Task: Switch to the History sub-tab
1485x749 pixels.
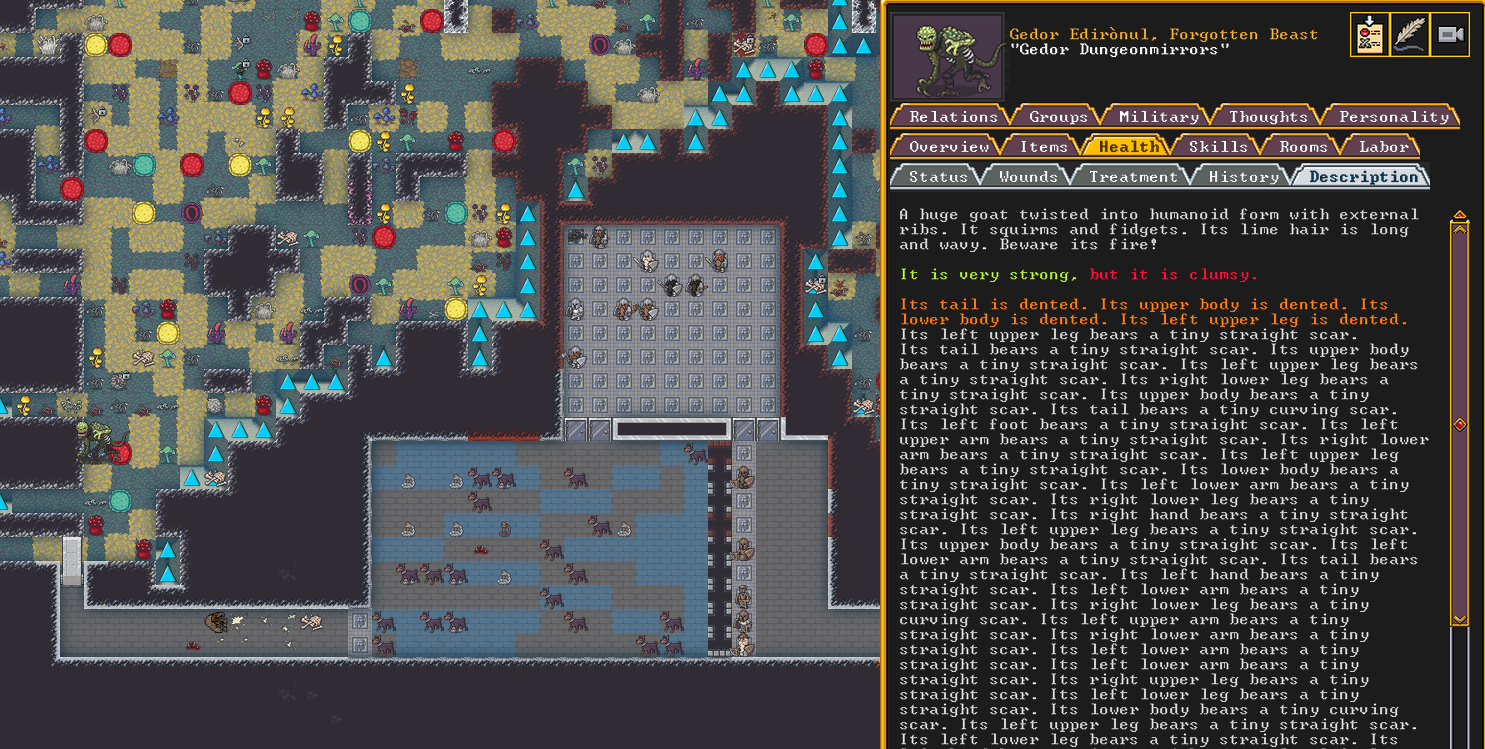Action: 1243,177
